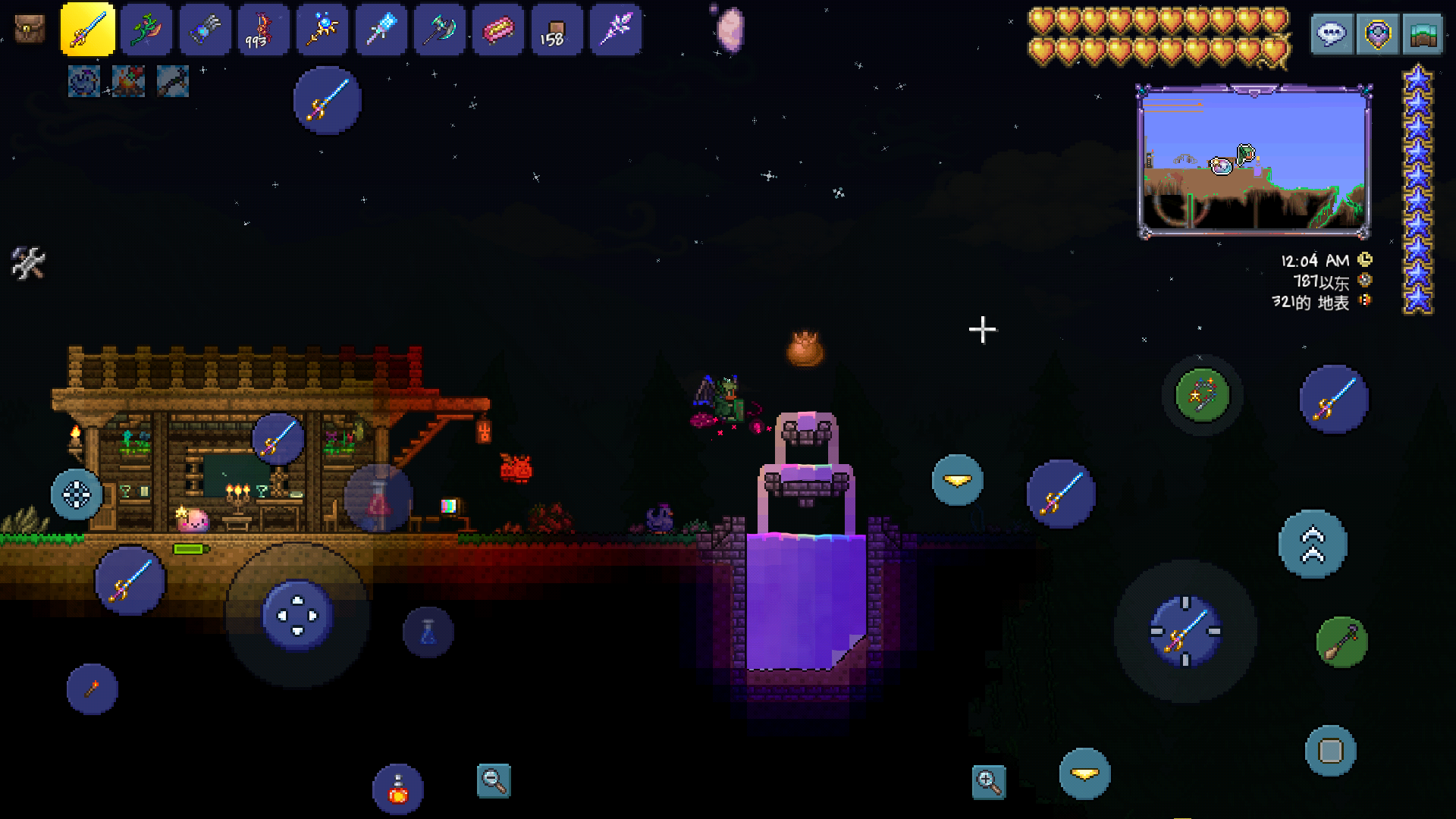Fire the grappling hook green button

(x=1341, y=642)
